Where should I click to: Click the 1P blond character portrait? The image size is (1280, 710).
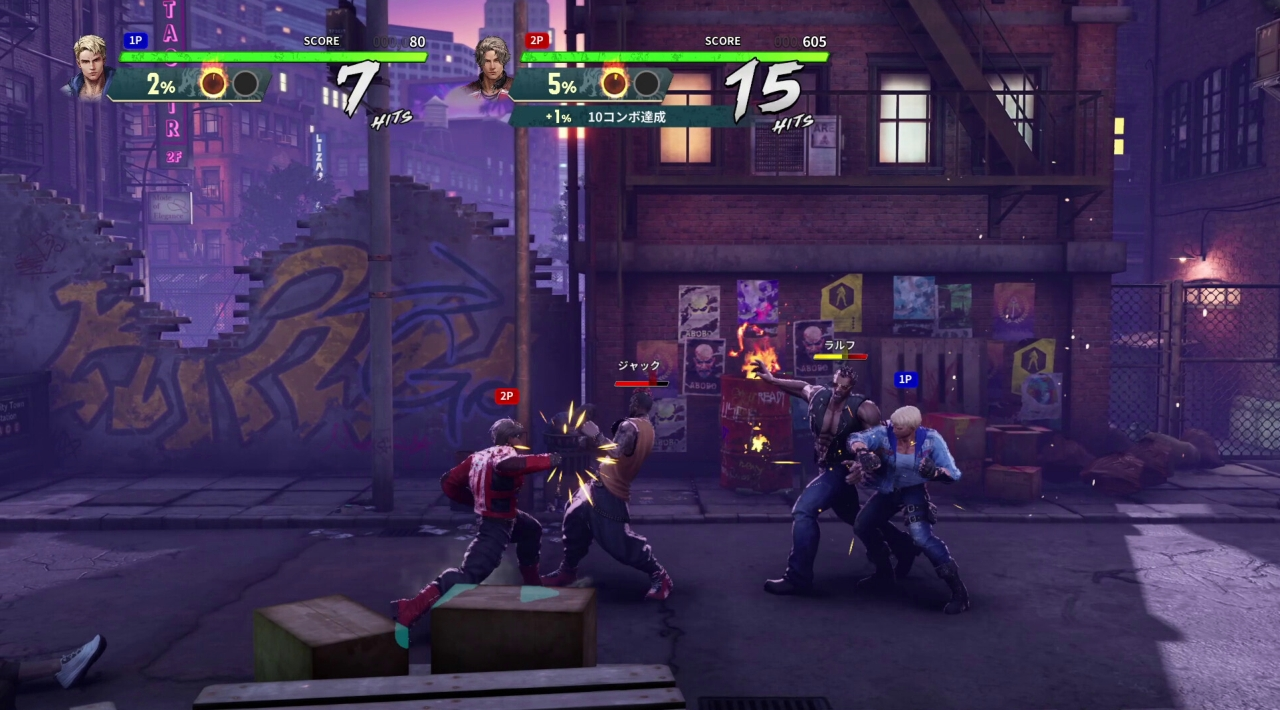(x=92, y=67)
